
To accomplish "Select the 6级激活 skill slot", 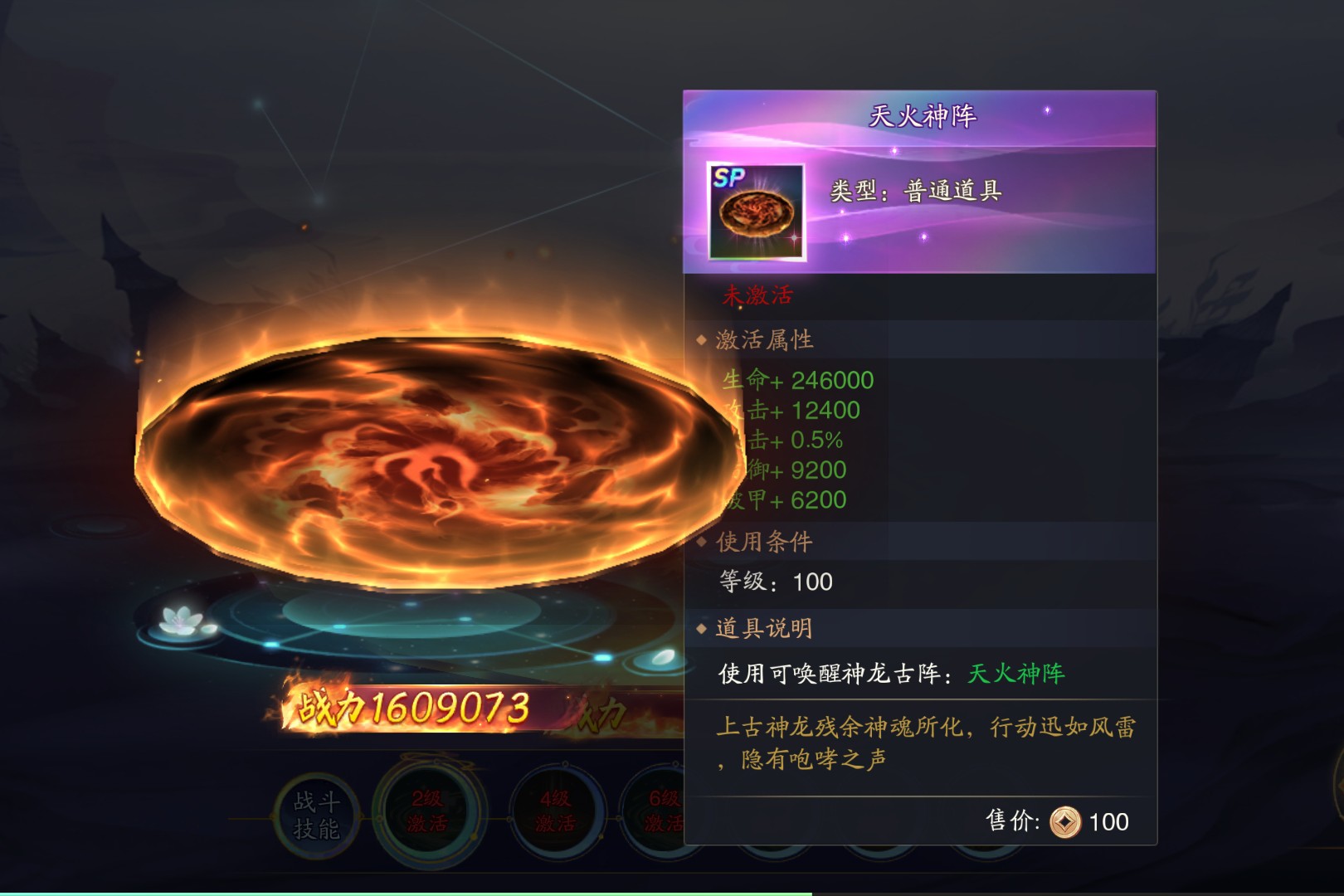I will (x=660, y=811).
